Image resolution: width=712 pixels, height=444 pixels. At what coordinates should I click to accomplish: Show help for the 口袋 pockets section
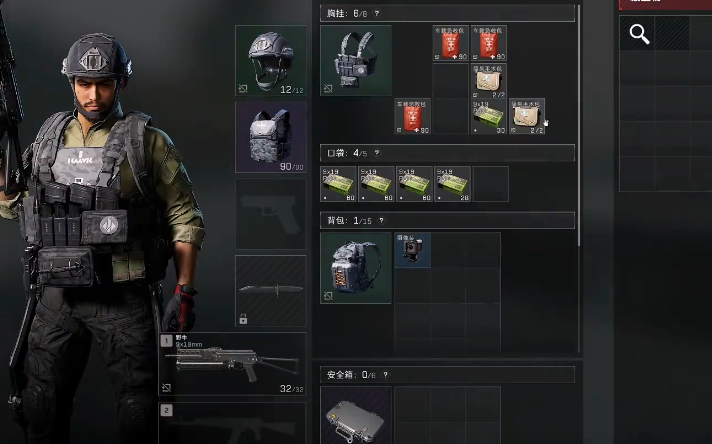377,154
